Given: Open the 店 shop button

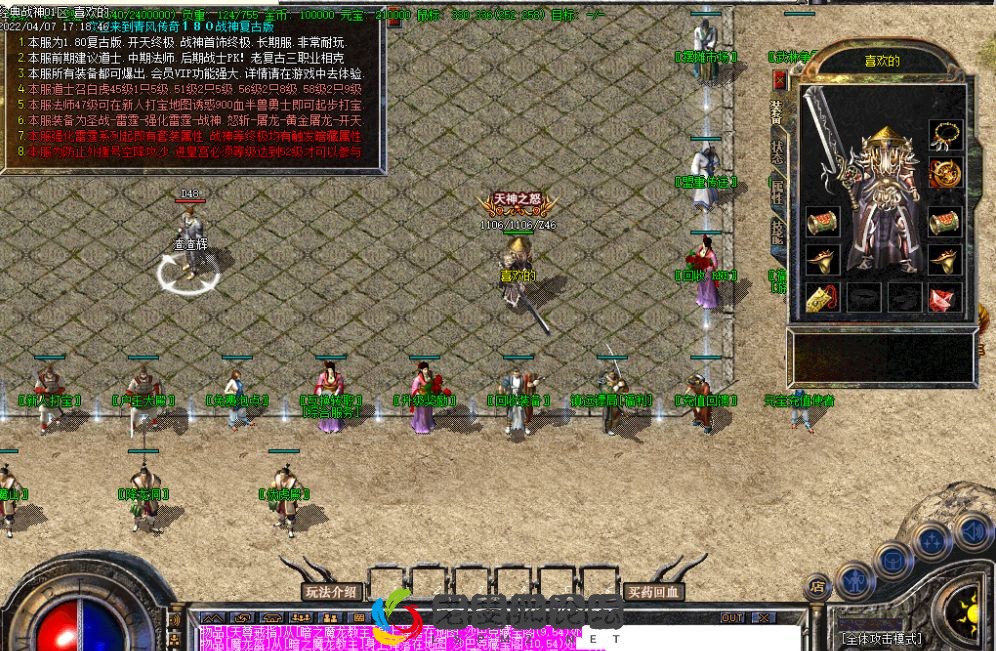Looking at the screenshot, I should [817, 587].
